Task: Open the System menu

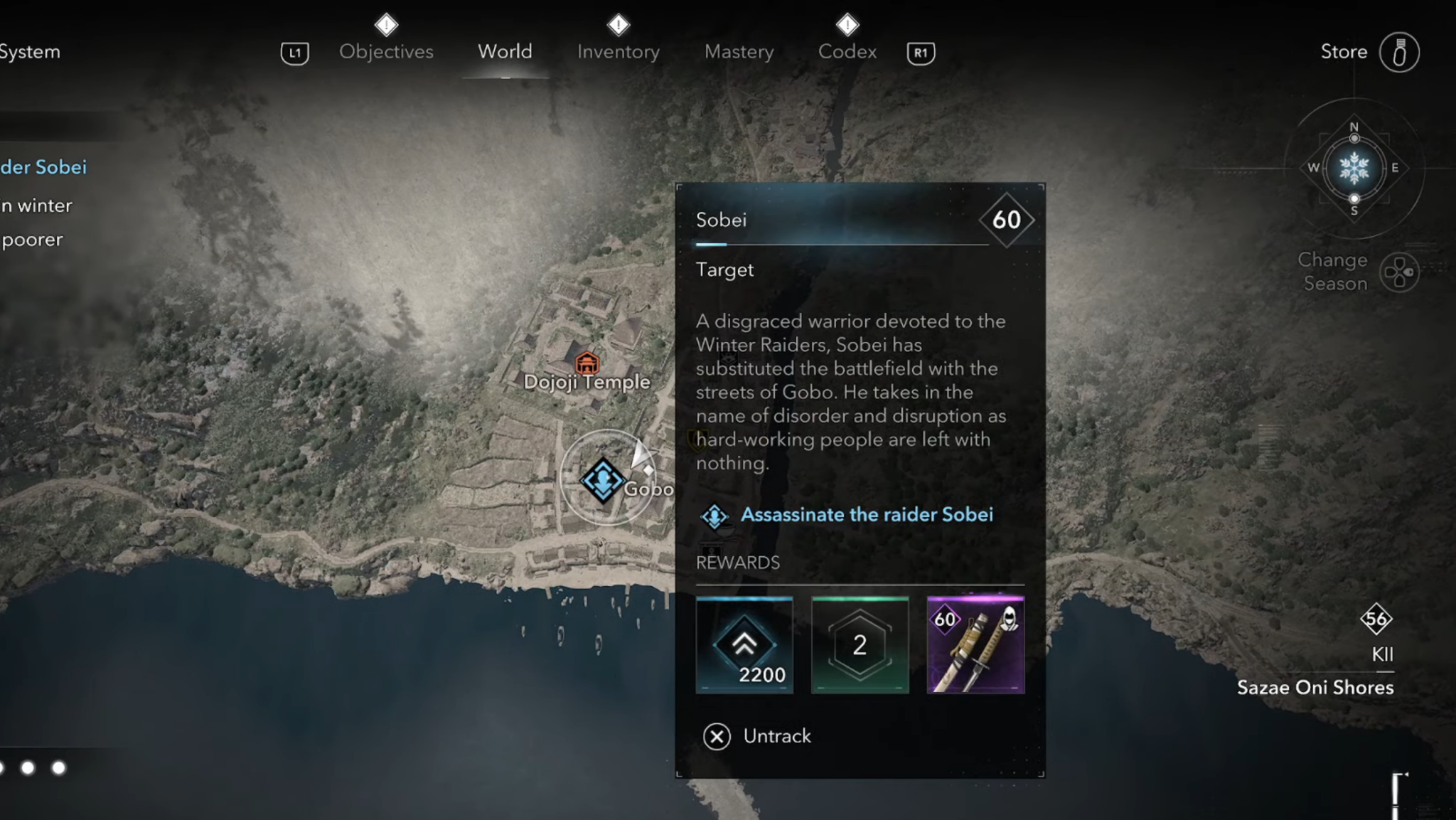Action: point(30,51)
